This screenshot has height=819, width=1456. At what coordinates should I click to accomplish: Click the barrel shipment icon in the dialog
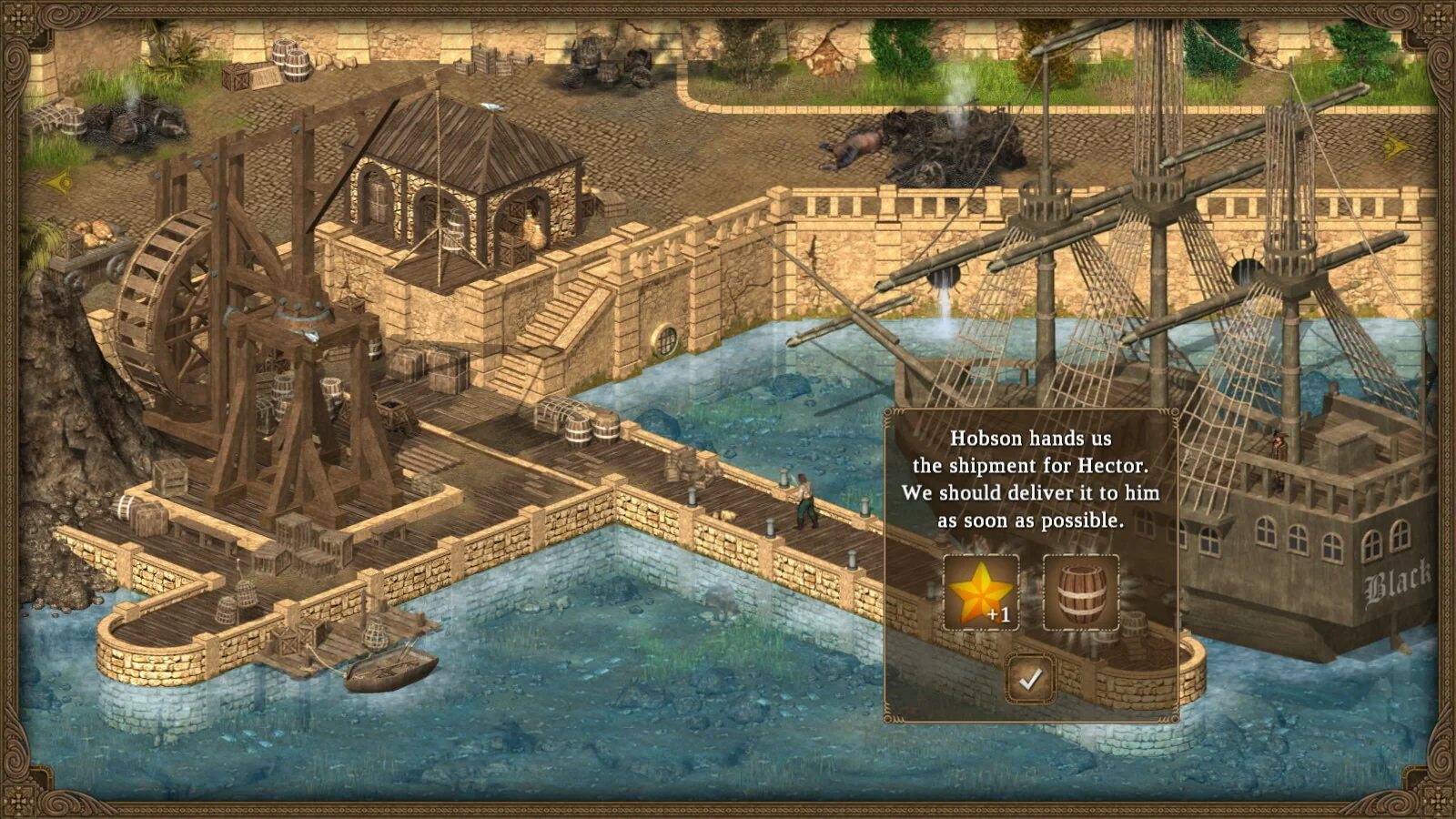1083,591
